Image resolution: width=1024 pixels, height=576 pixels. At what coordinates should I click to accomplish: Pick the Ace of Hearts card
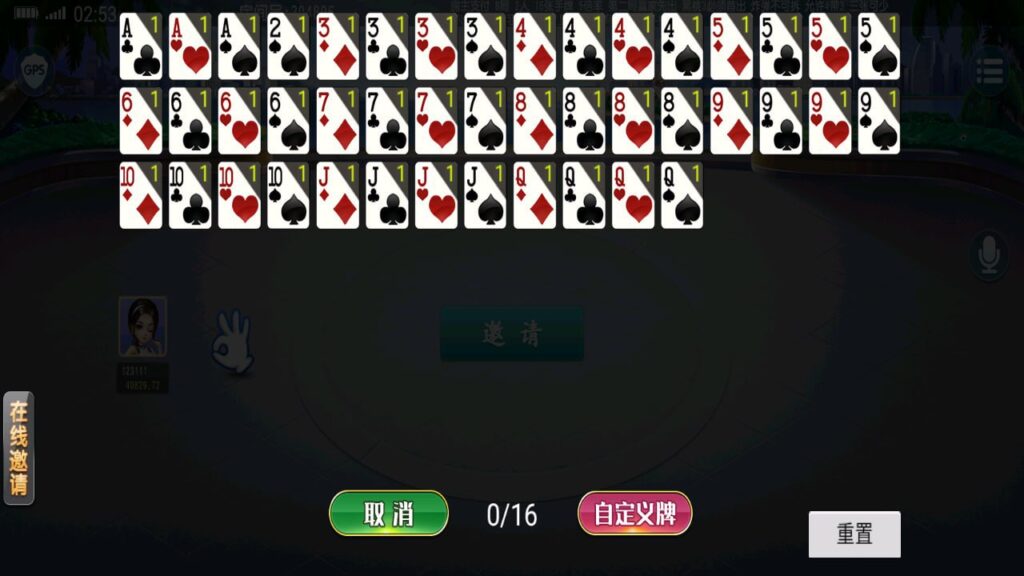click(x=190, y=47)
